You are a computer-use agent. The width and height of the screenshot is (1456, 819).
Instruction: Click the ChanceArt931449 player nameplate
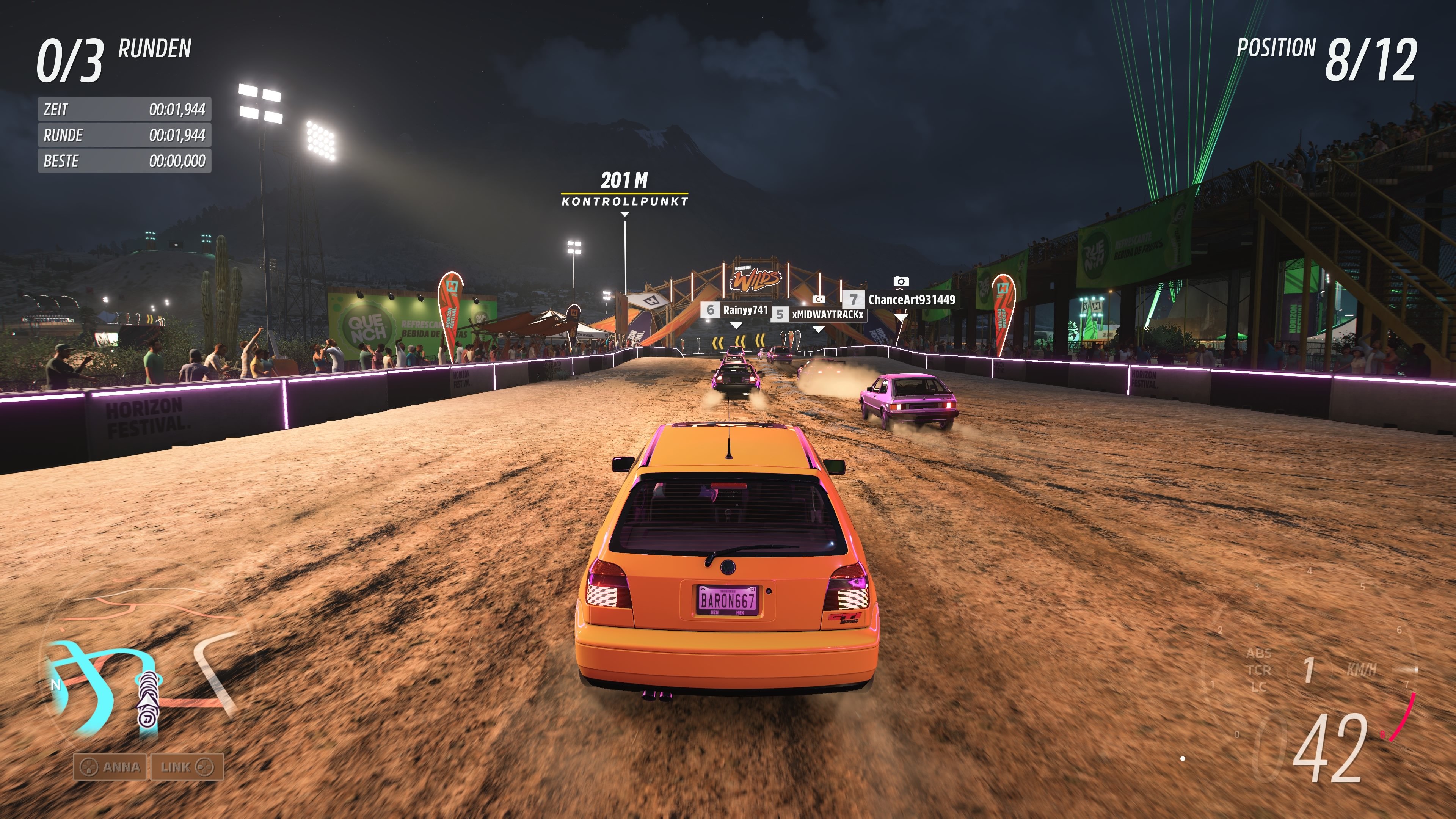point(910,300)
